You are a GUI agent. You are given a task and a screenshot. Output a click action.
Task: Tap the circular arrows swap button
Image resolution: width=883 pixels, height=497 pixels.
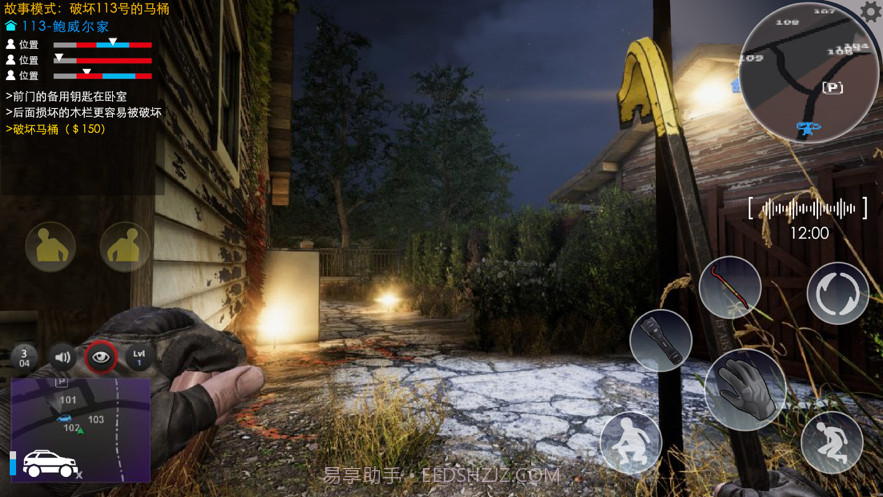point(837,294)
